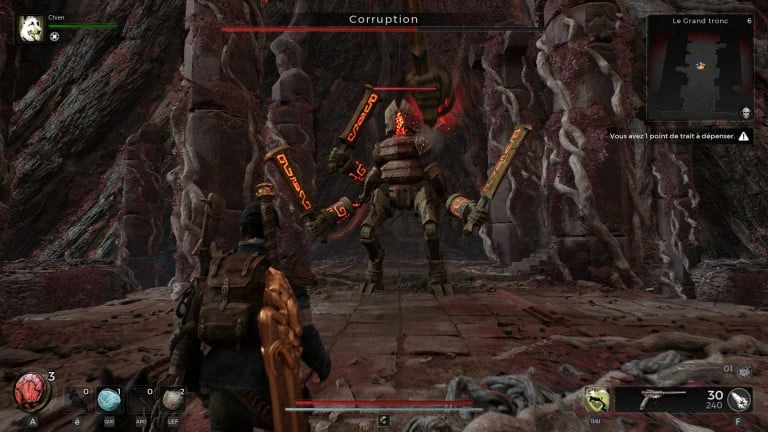
Task: Use the red Dragon Heart healing item
Action: tap(30, 391)
